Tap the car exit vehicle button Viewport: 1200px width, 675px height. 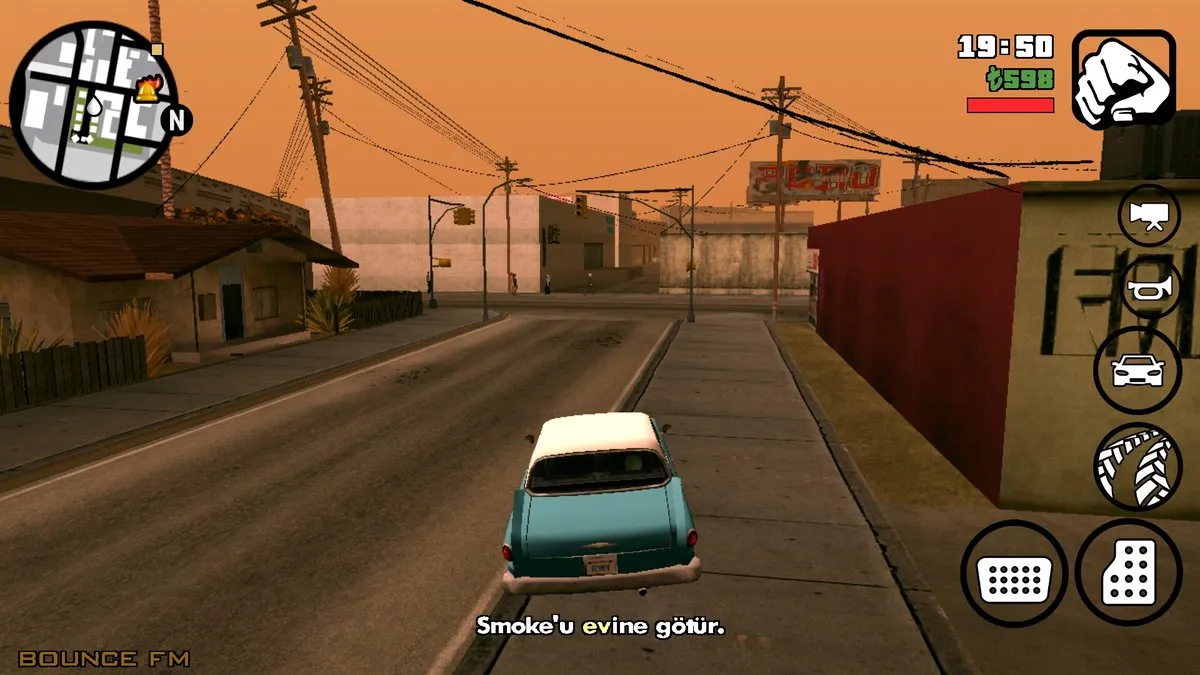(1138, 371)
